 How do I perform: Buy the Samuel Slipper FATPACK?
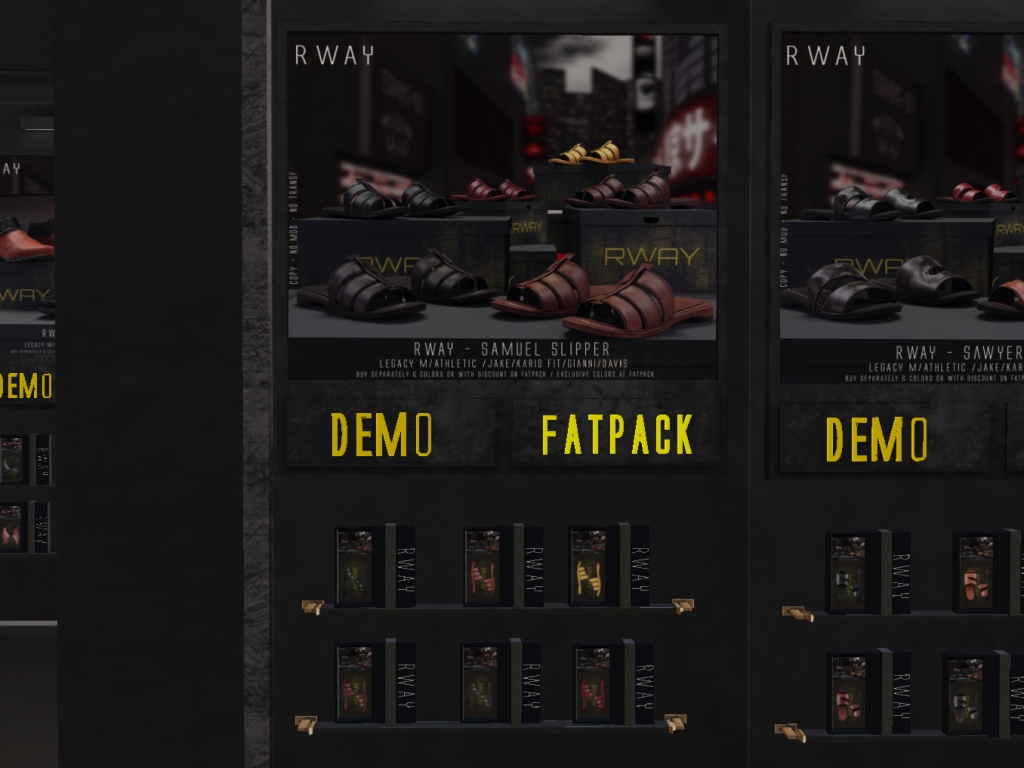click(x=616, y=433)
